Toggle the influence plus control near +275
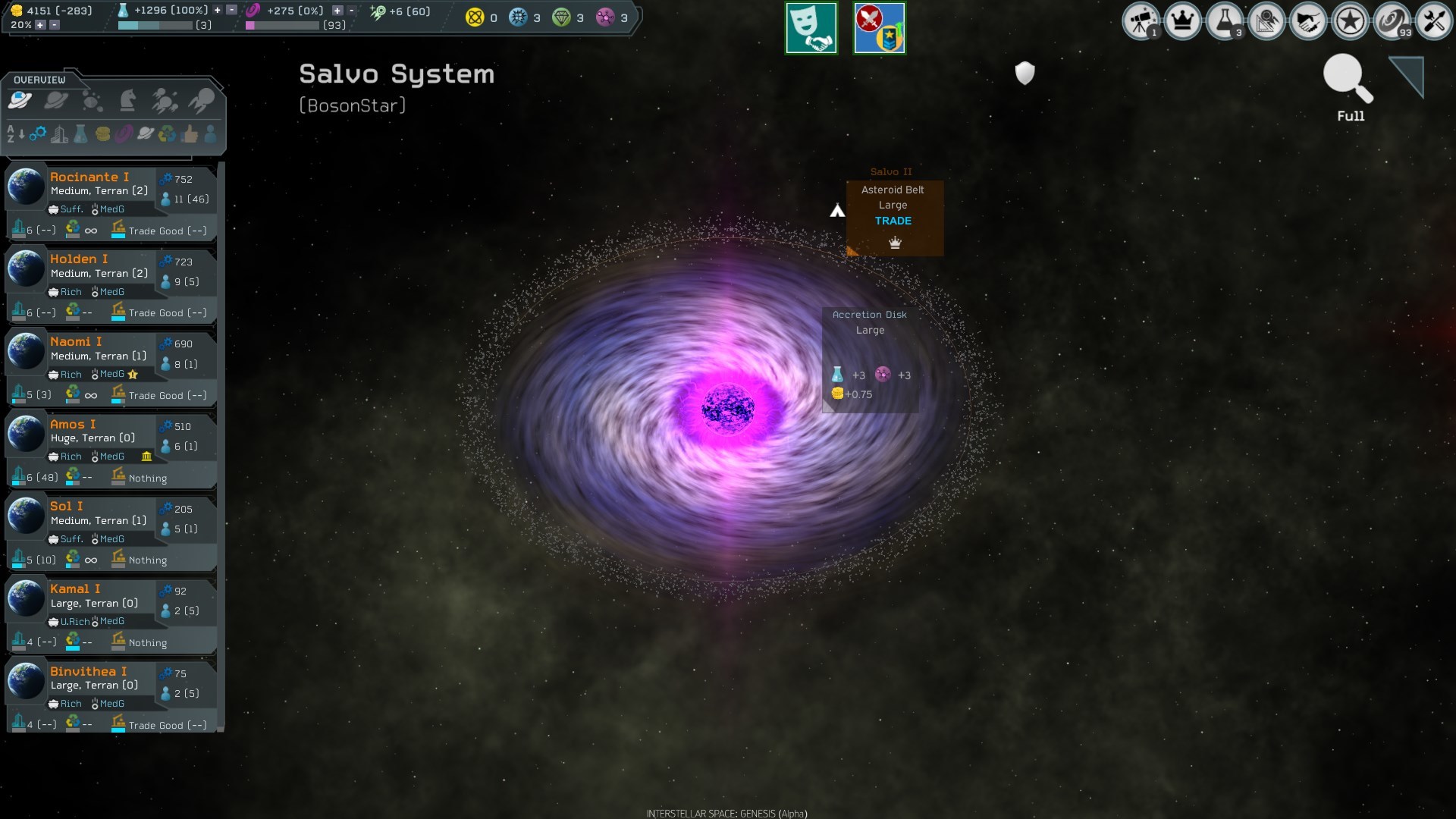The width and height of the screenshot is (1456, 819). [x=337, y=11]
